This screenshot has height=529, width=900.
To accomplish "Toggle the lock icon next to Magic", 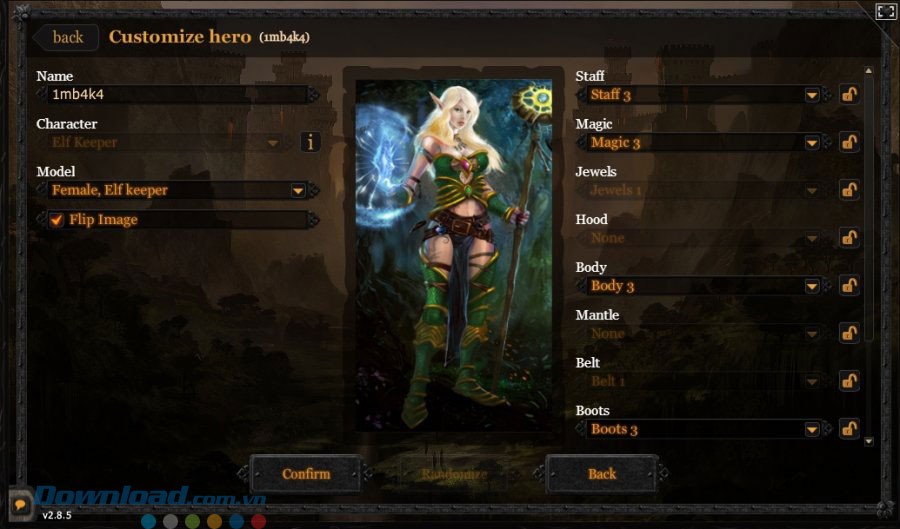I will (849, 143).
